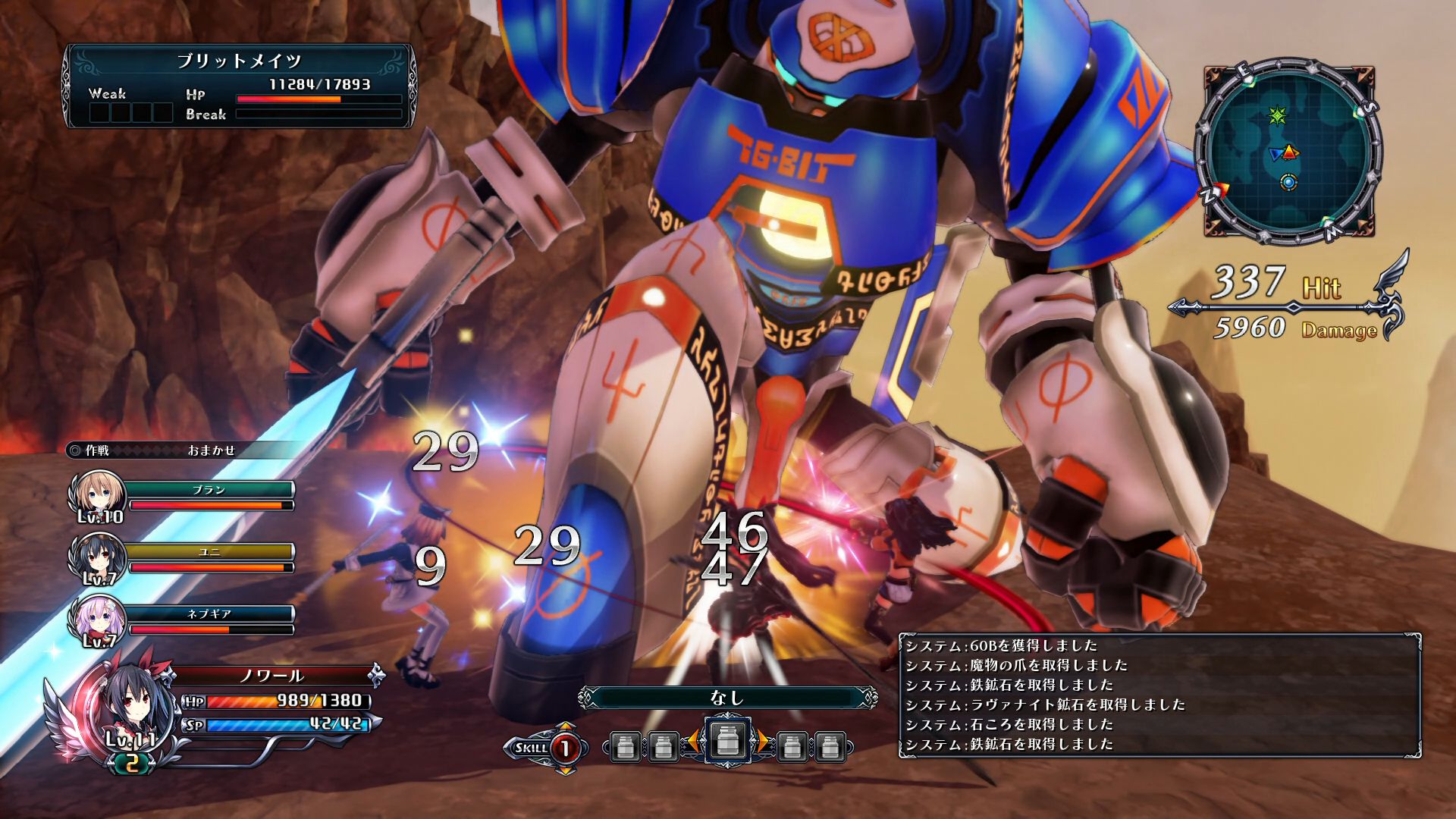Click the left orange arrow of item bar
The image size is (1456, 819).
click(692, 742)
